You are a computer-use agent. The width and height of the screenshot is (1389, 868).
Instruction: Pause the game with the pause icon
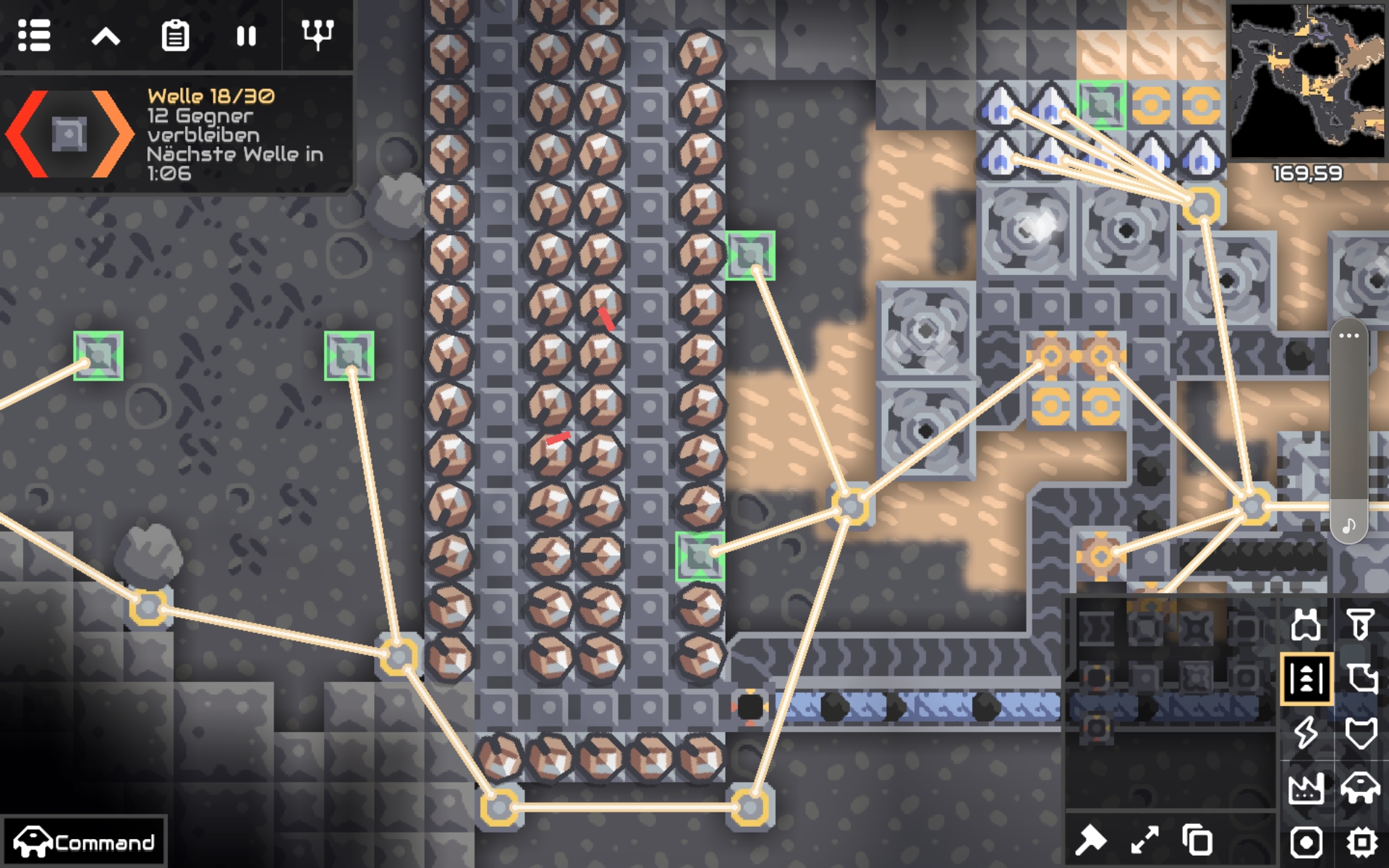coord(246,36)
